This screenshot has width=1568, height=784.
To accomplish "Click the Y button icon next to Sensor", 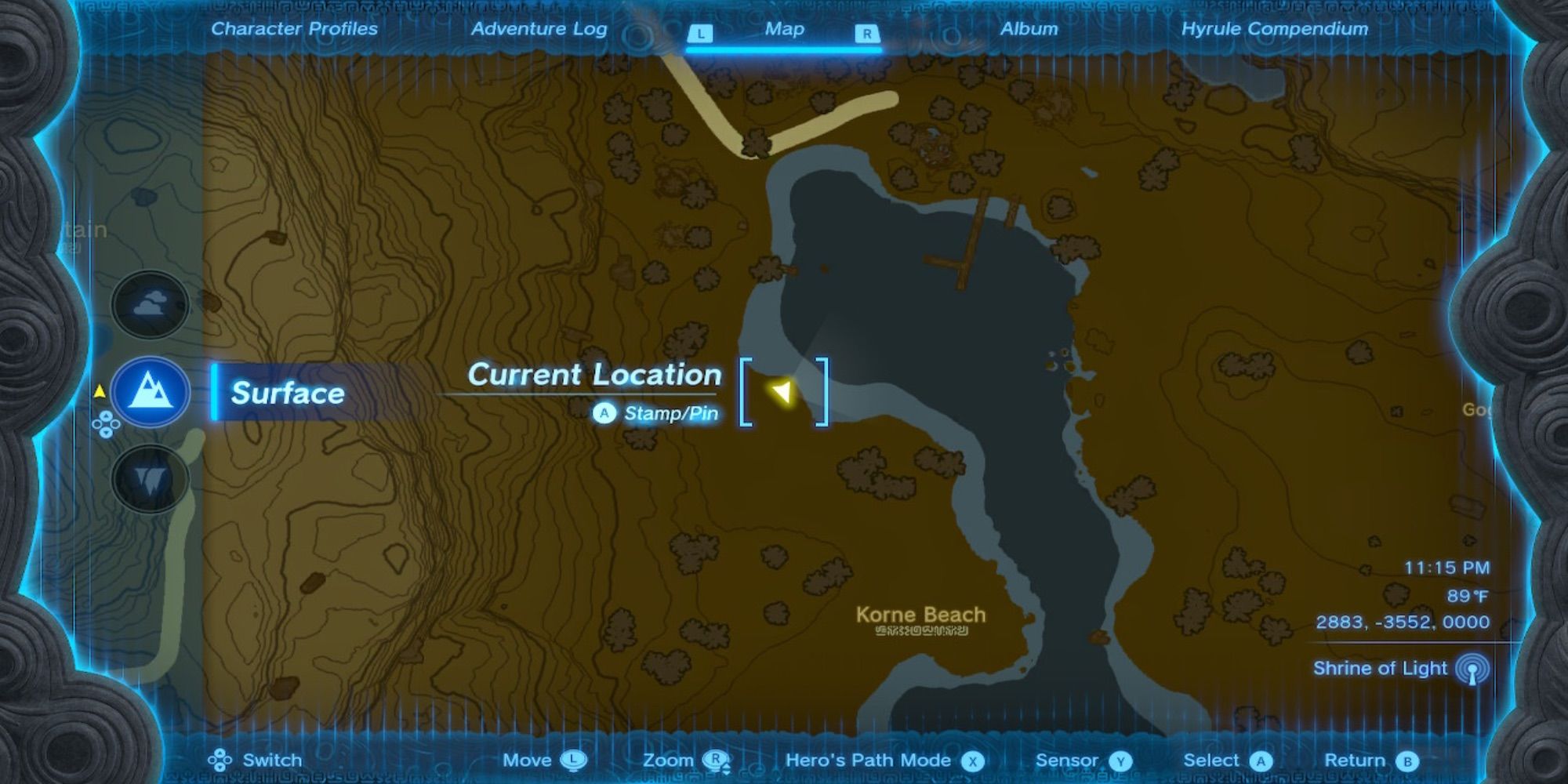I will 1120,760.
